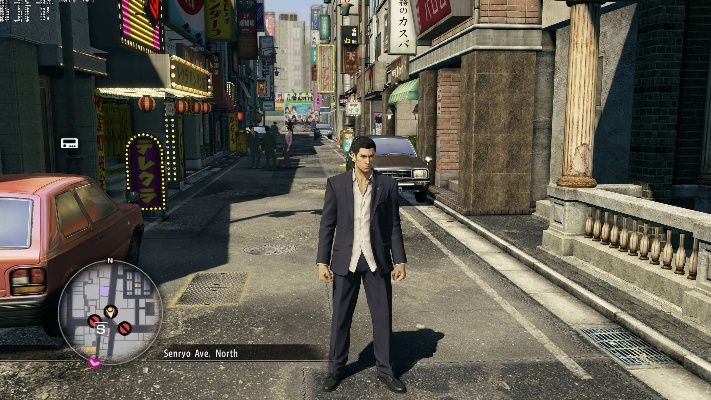Click the white pager icon
Viewport: 711px width, 400px height.
pyautogui.click(x=69, y=143)
